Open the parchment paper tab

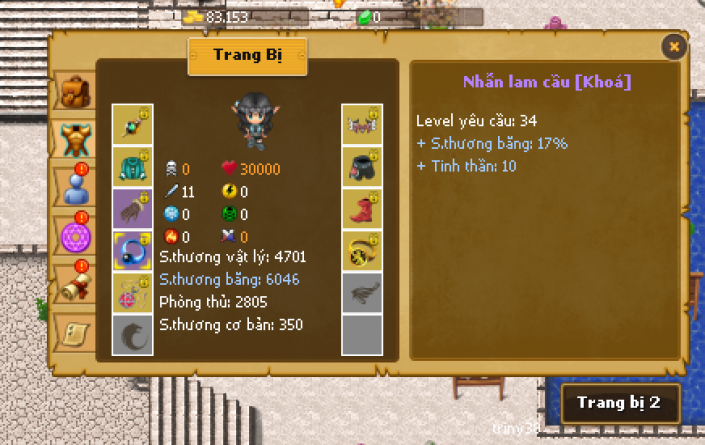pyautogui.click(x=74, y=330)
